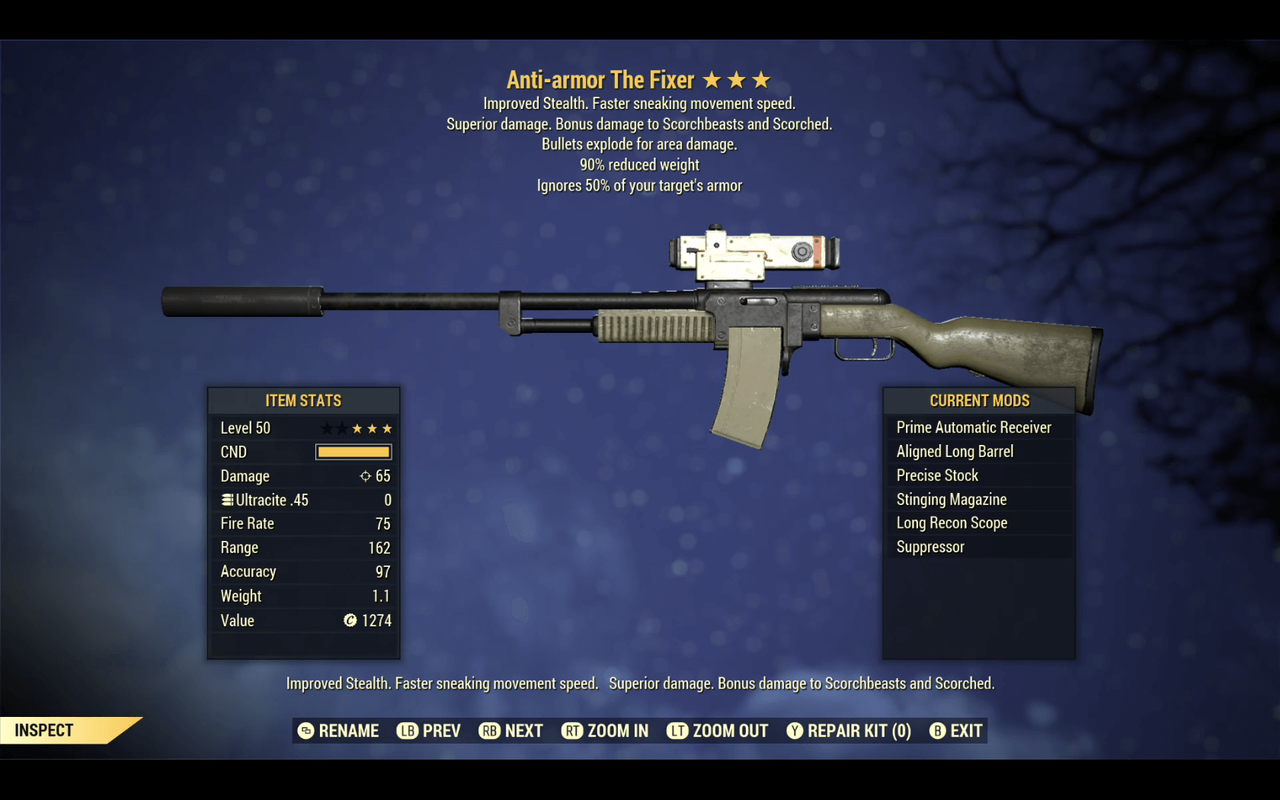Use the REPAIR KIT (0) option
This screenshot has height=800, width=1280.
point(849,731)
